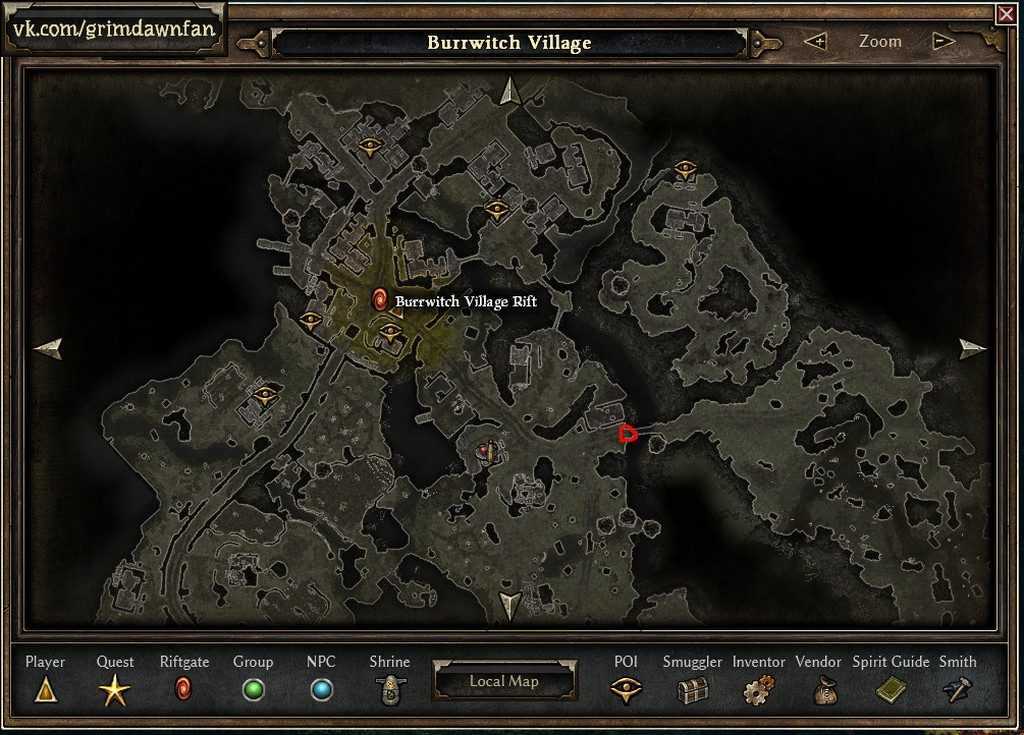Go to previous map with title left arrow

(250, 43)
